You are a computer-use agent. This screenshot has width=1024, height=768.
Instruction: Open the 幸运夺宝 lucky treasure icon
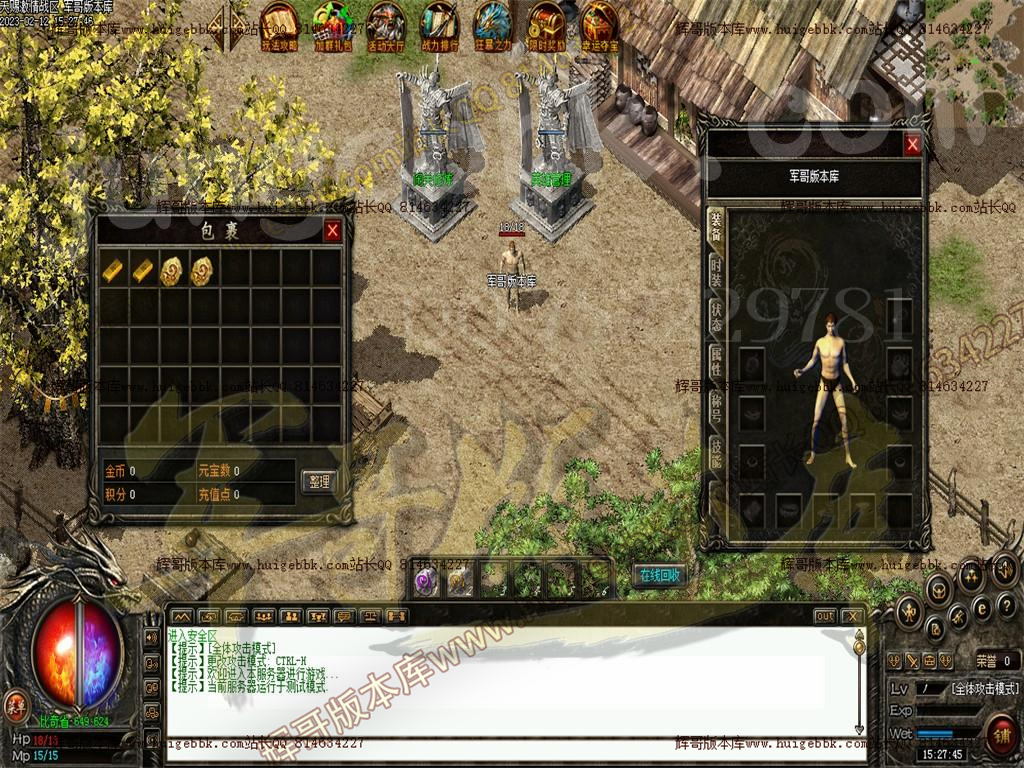click(x=600, y=24)
